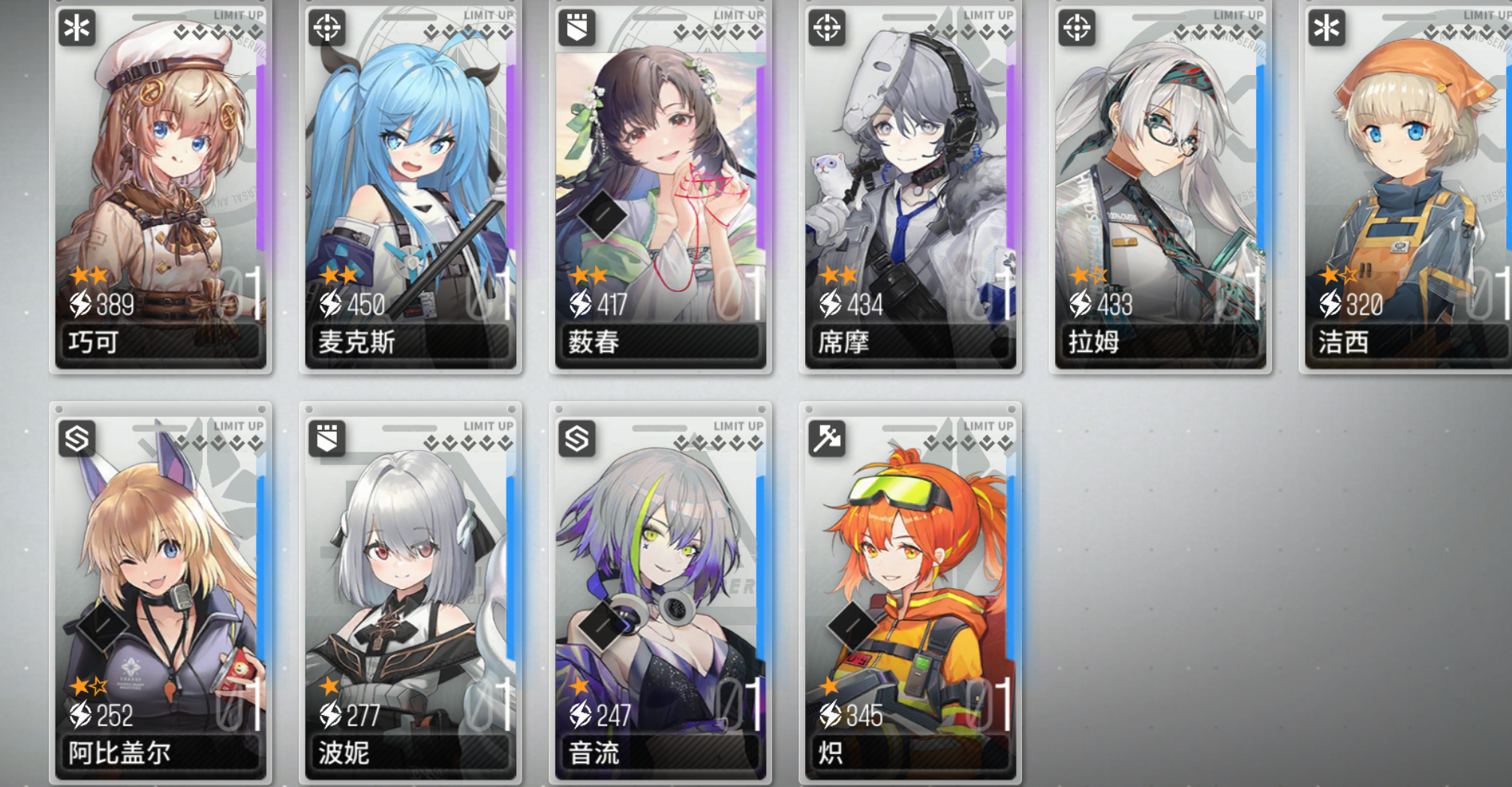Click the LIMIT UP label on 席摩's card

[989, 13]
